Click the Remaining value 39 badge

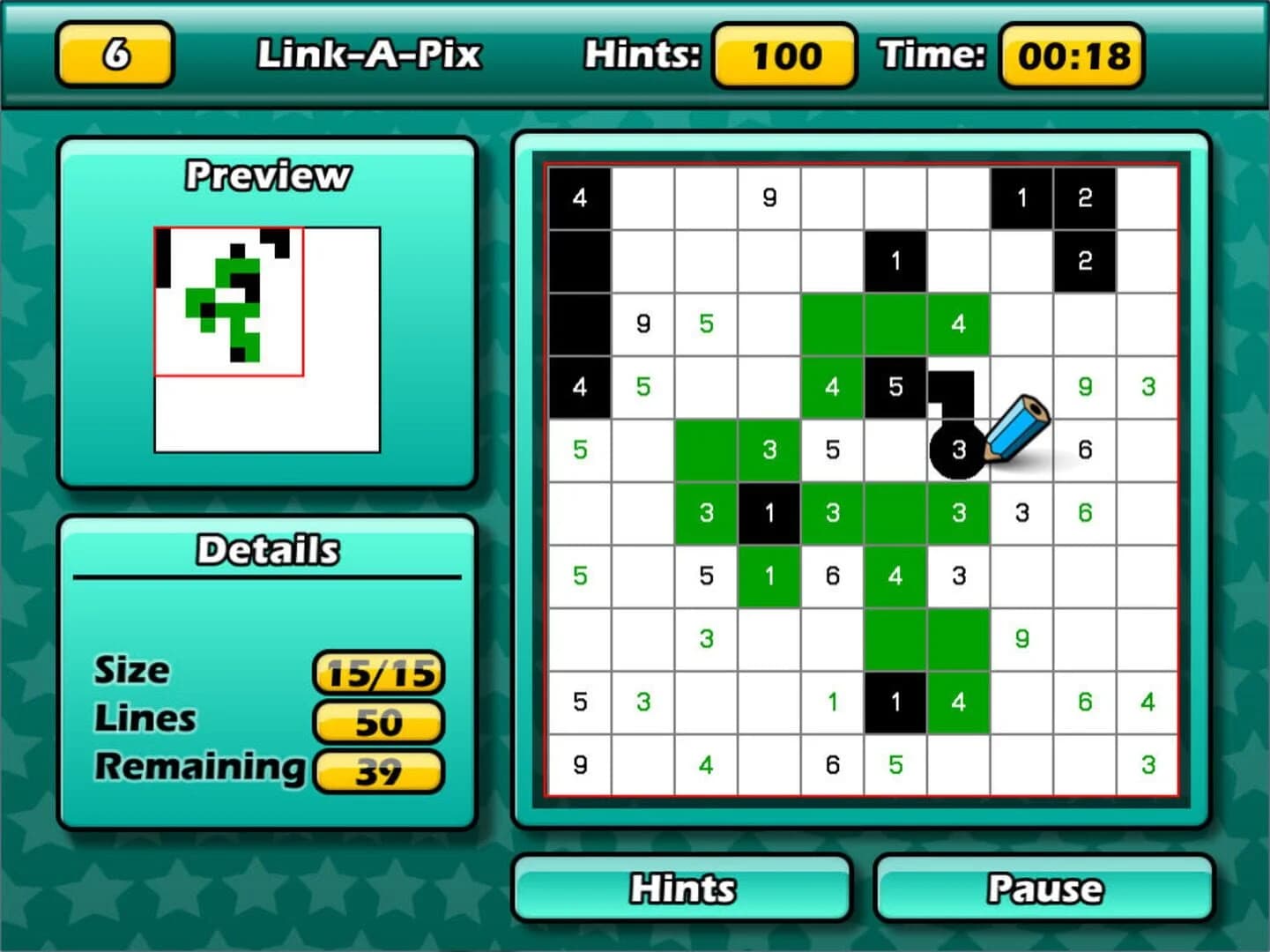[x=379, y=772]
